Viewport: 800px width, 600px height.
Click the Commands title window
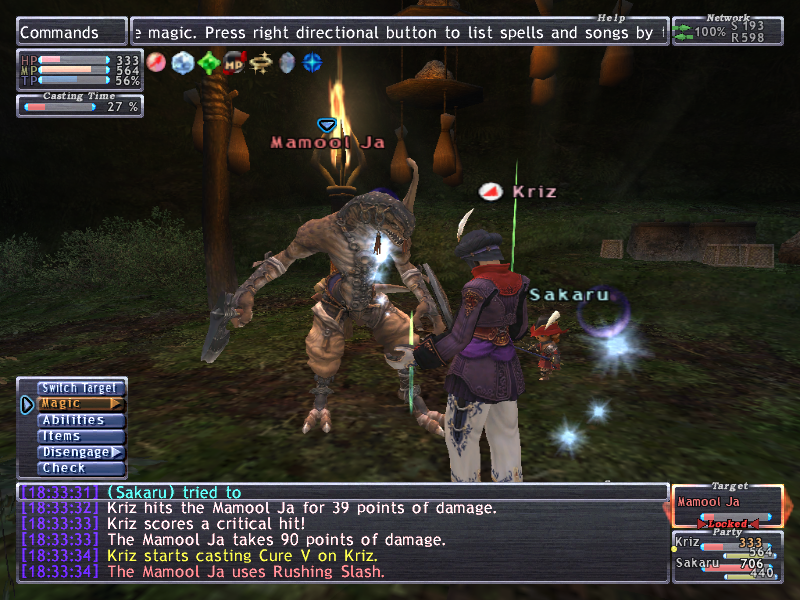pyautogui.click(x=71, y=32)
